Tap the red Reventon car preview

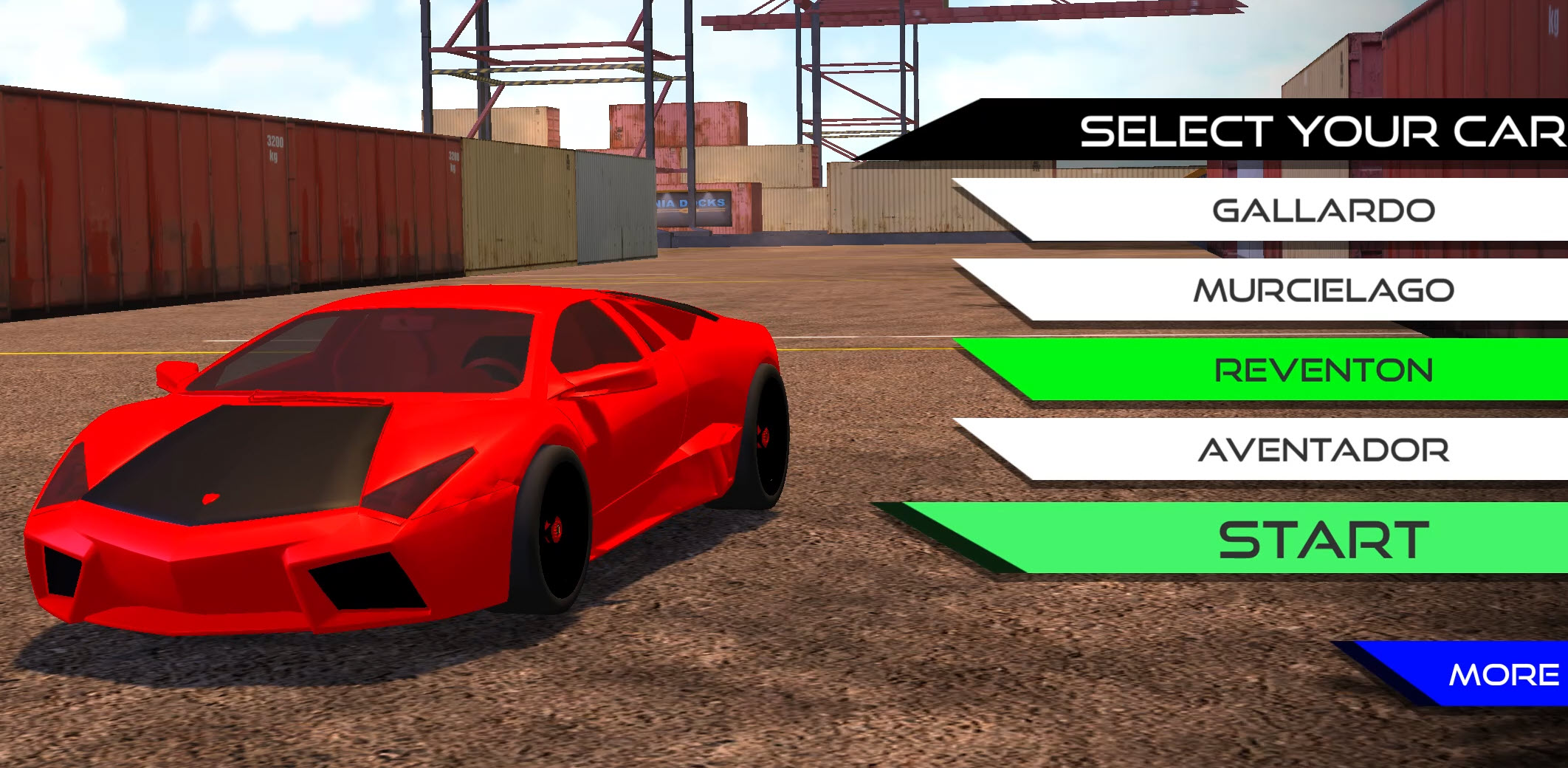click(406, 480)
